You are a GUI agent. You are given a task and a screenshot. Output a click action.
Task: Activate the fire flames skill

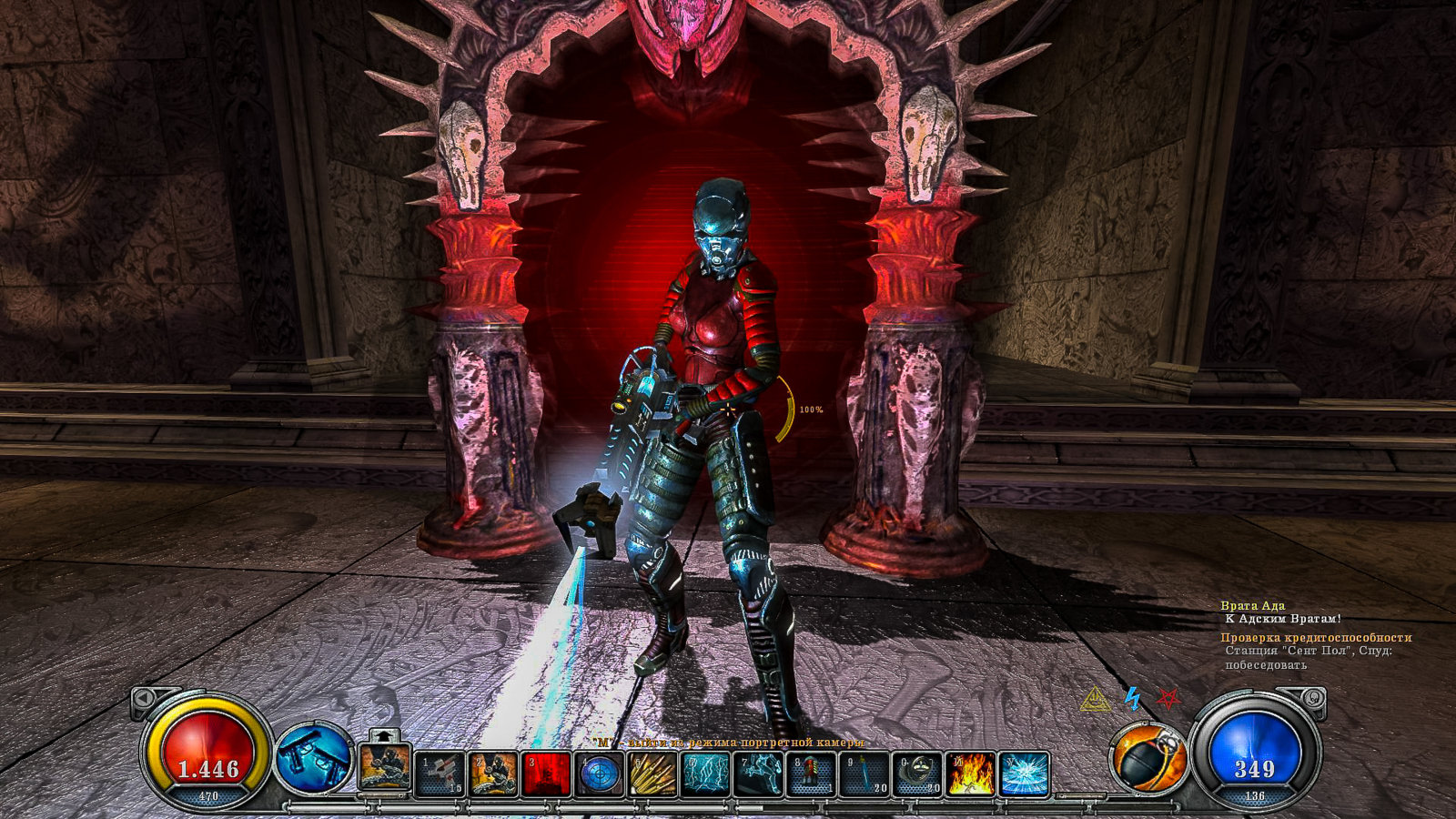tap(970, 773)
